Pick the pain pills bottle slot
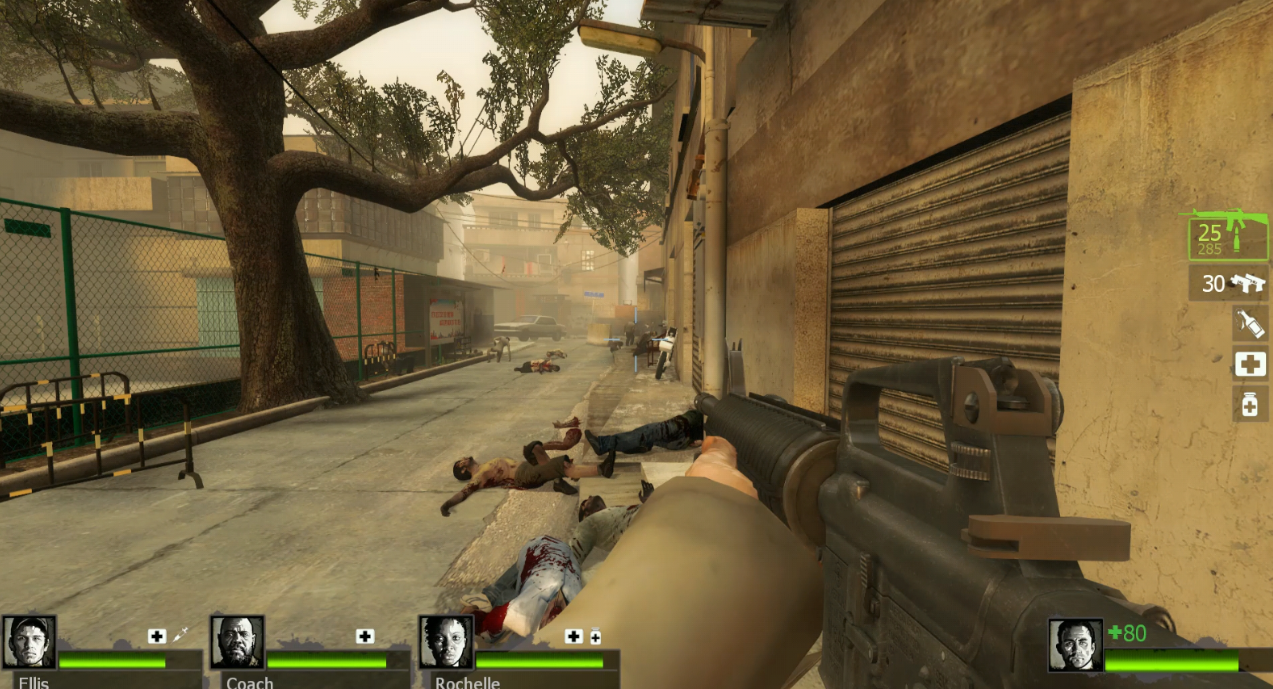This screenshot has width=1273, height=689. click(x=1250, y=404)
